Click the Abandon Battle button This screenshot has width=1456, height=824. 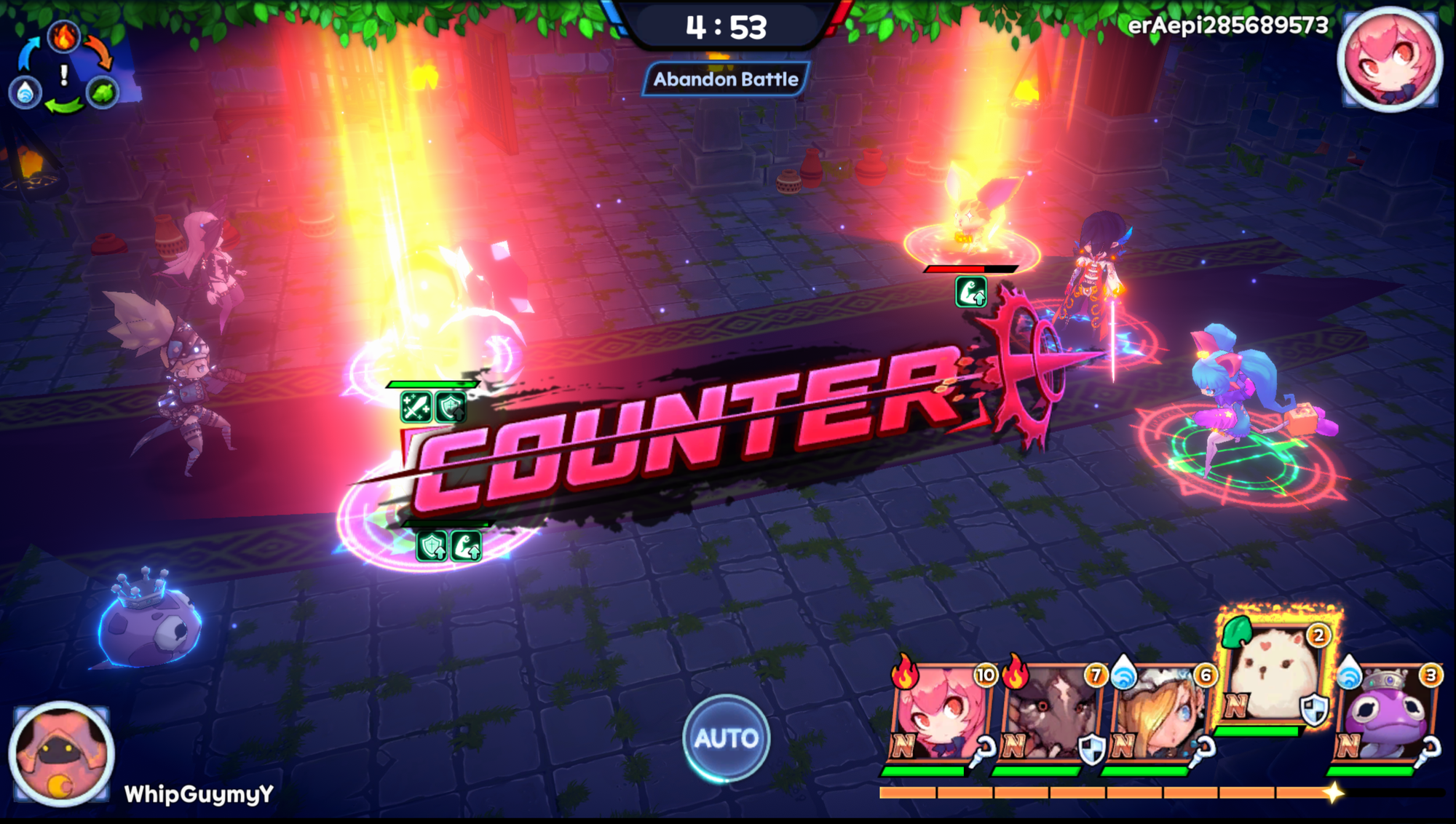click(x=725, y=79)
